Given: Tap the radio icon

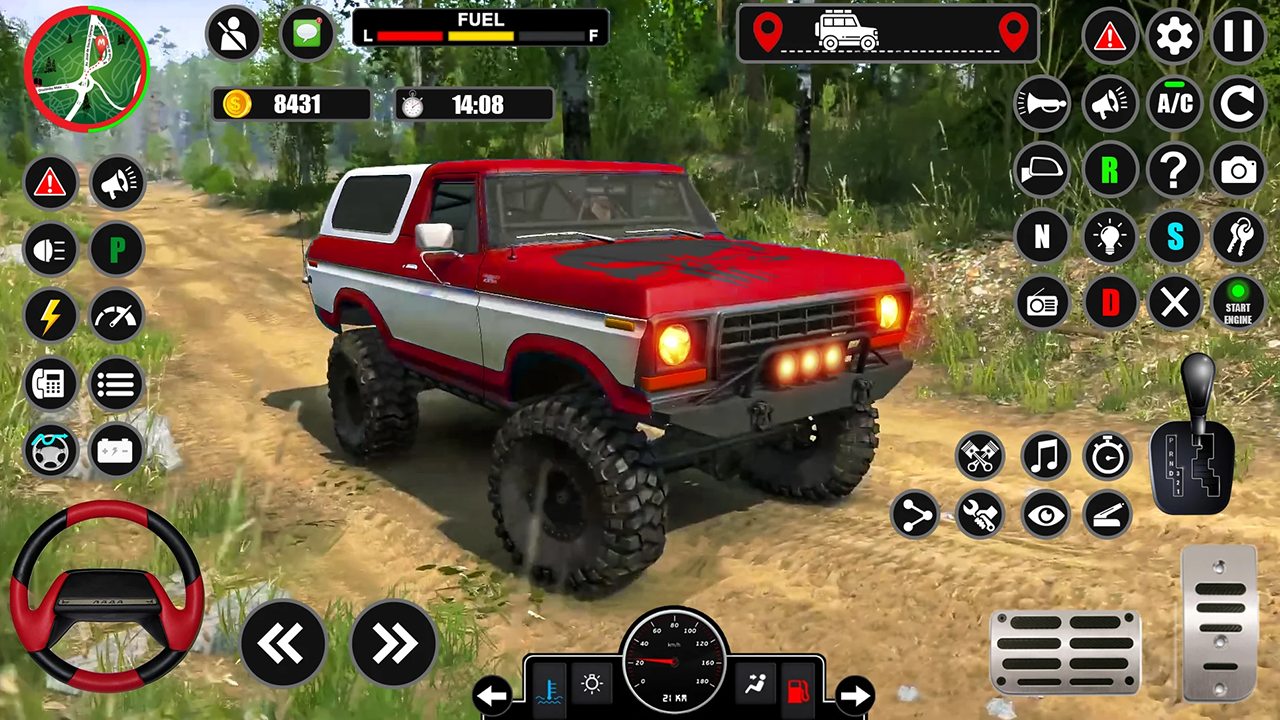Looking at the screenshot, I should point(1043,304).
